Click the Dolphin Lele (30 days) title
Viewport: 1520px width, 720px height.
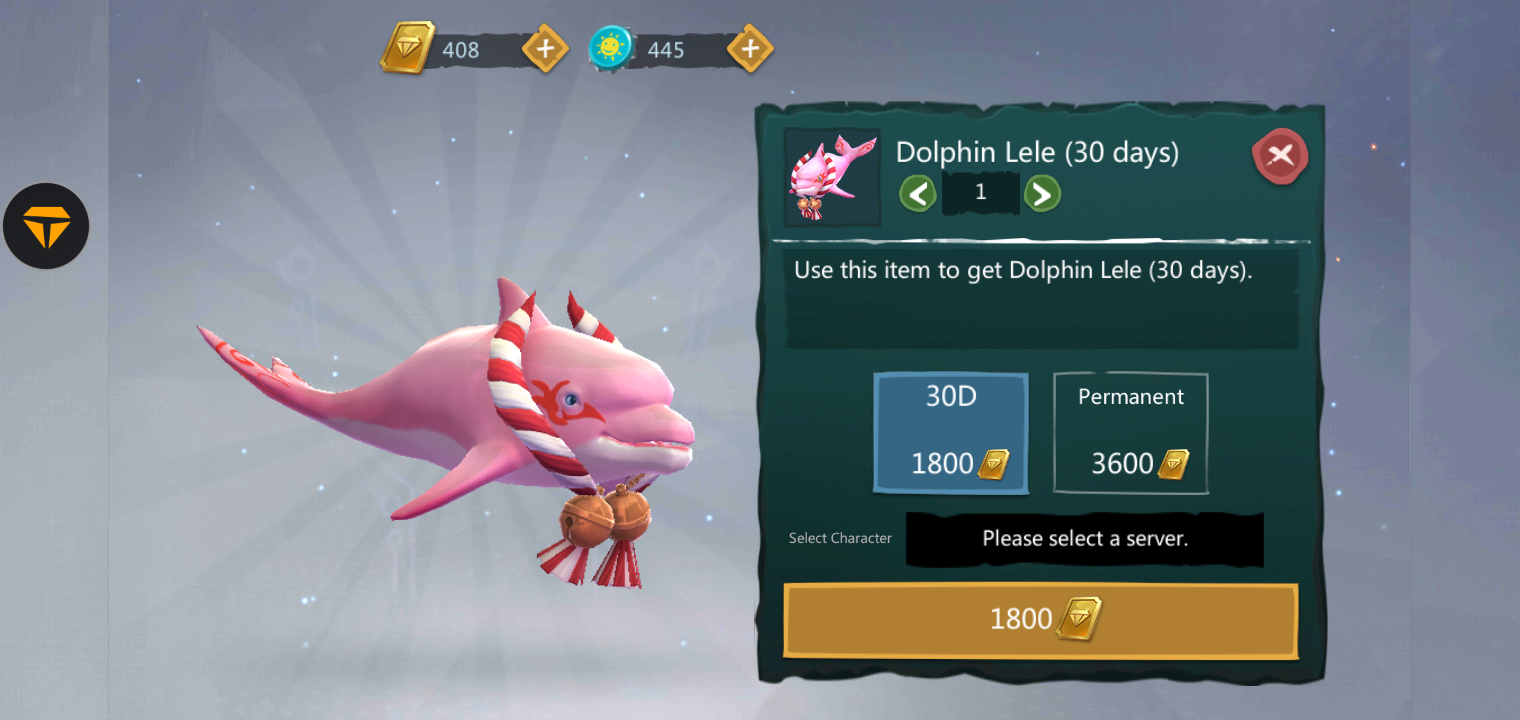1037,152
